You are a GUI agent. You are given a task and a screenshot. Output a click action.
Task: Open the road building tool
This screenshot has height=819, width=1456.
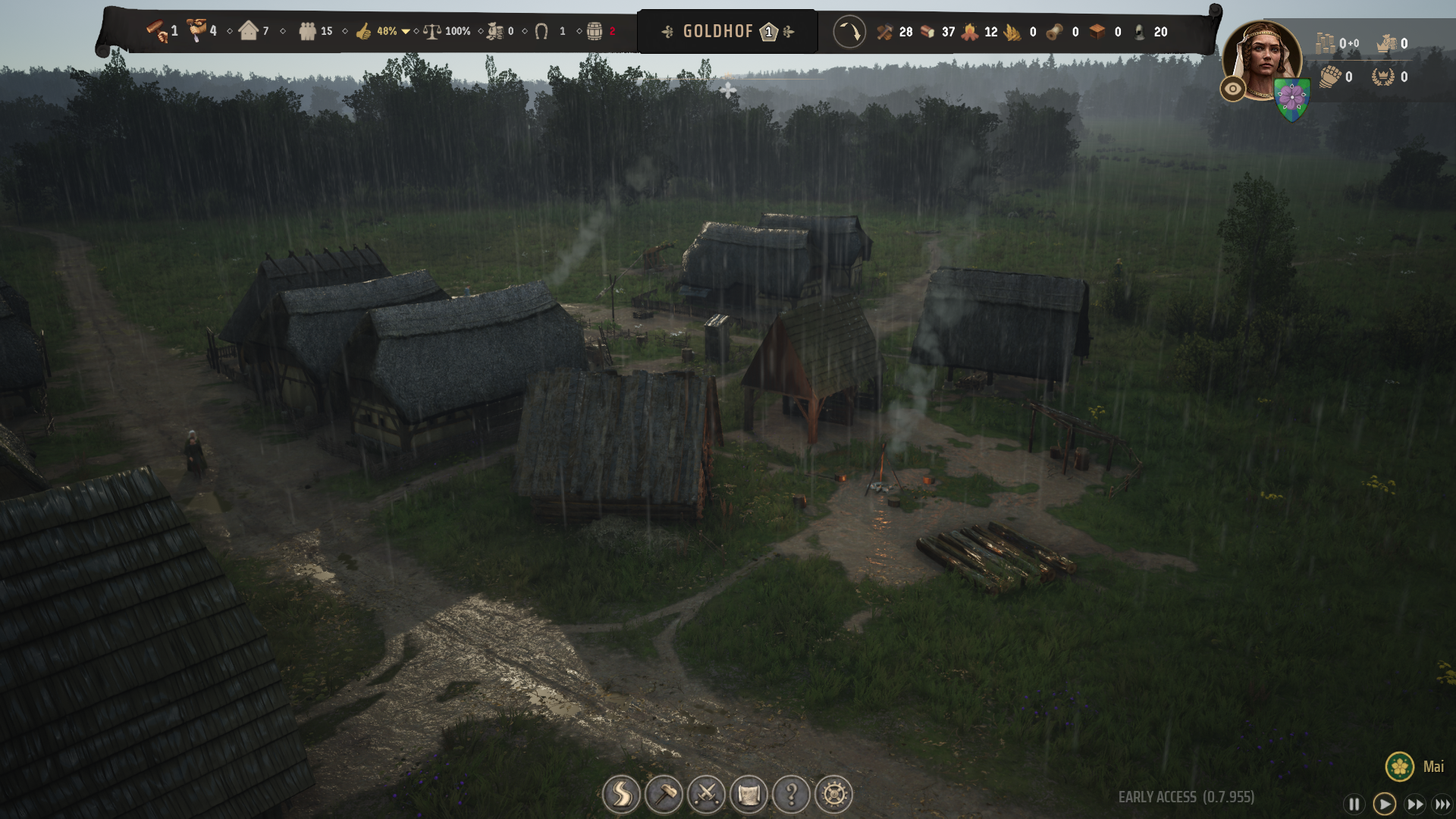621,795
